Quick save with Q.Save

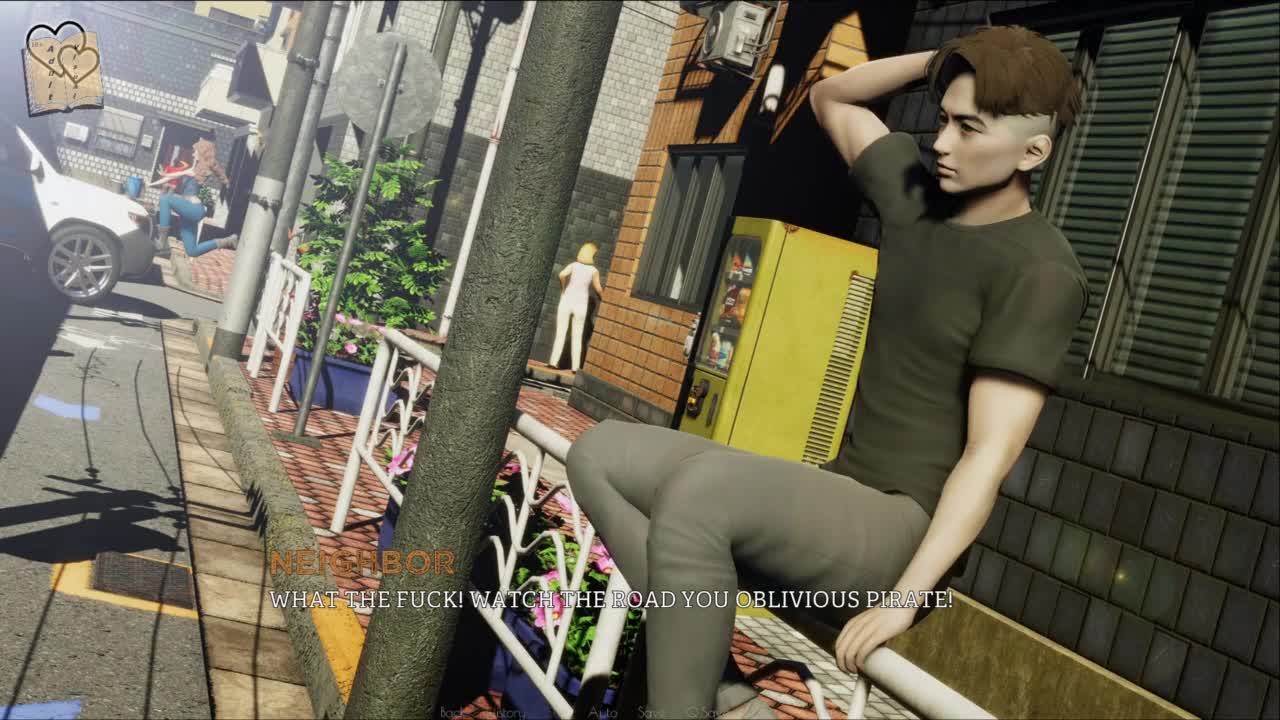point(708,712)
